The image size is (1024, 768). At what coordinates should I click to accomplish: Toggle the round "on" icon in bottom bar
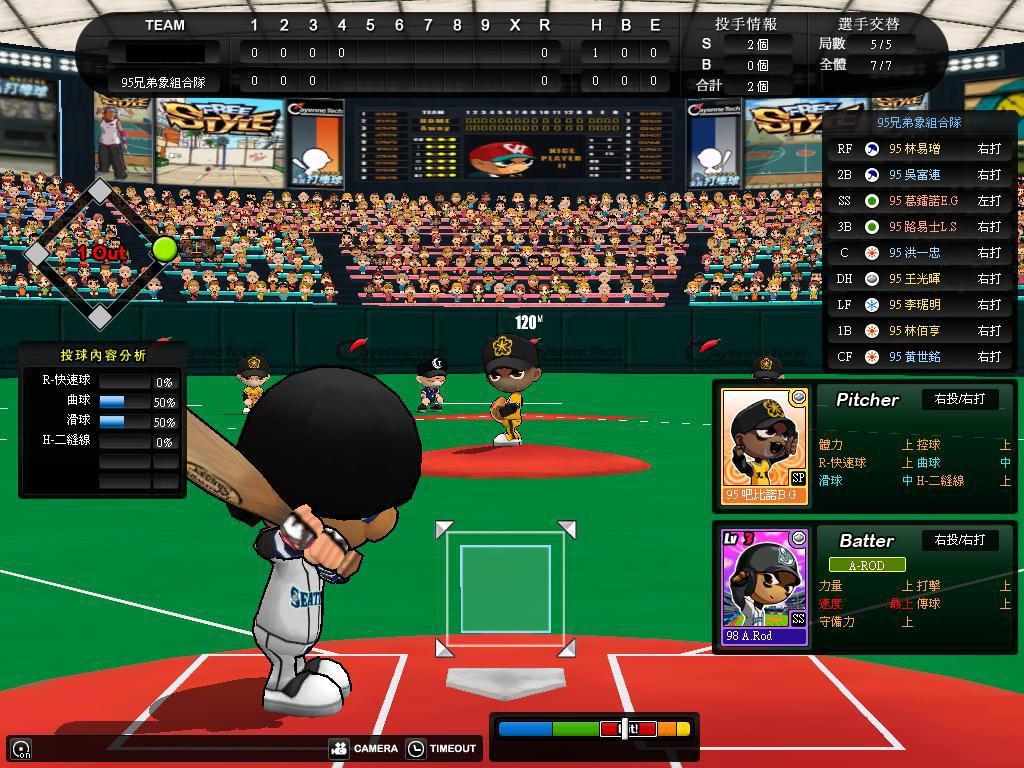(x=21, y=749)
